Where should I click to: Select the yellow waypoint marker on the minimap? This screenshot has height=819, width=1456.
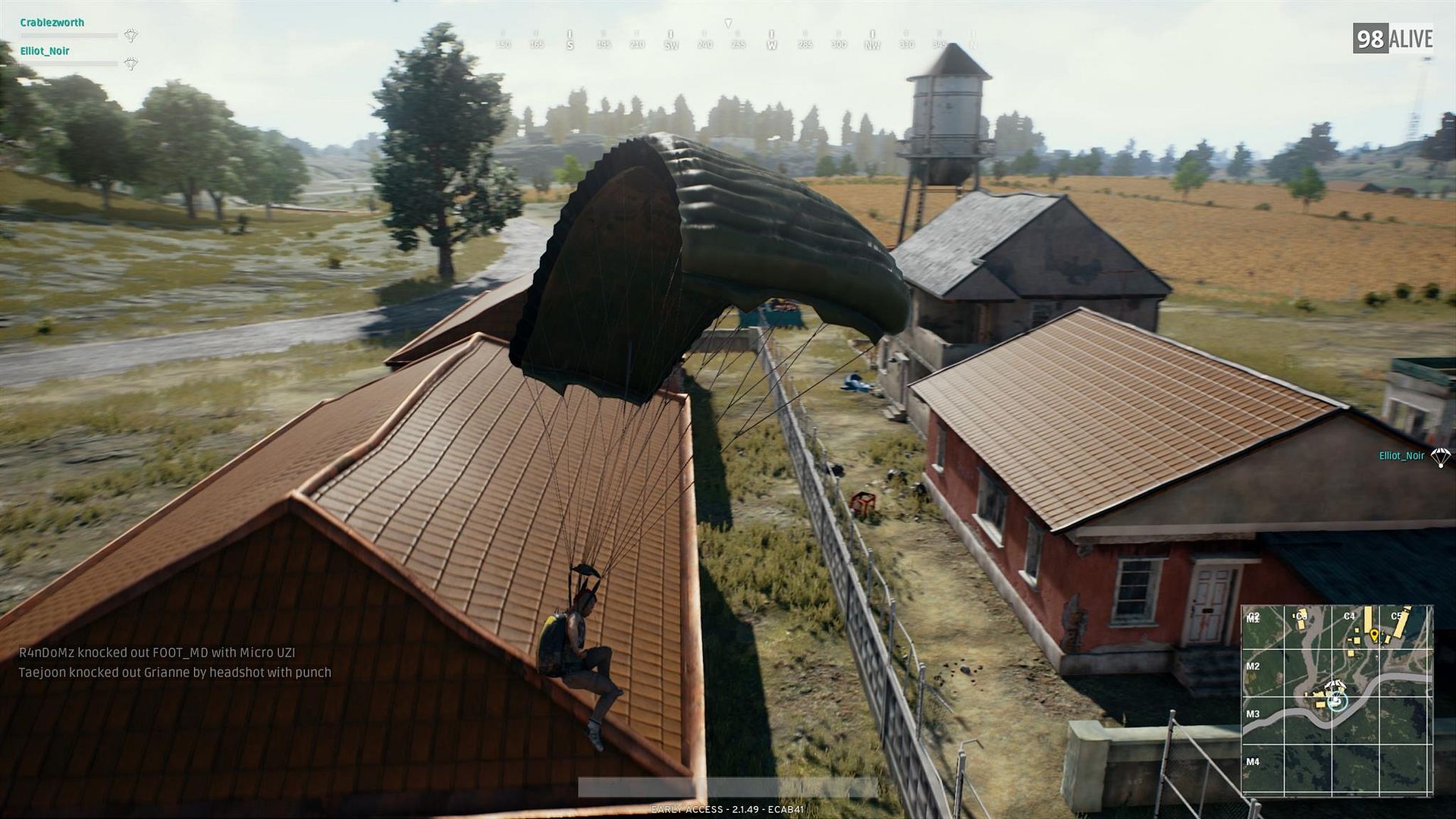1373,632
